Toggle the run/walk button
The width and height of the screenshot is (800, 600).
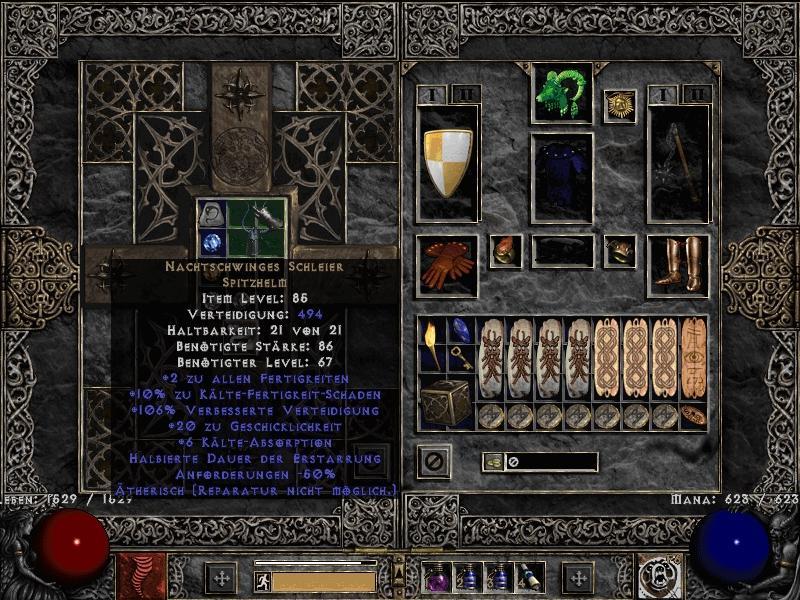(262, 579)
